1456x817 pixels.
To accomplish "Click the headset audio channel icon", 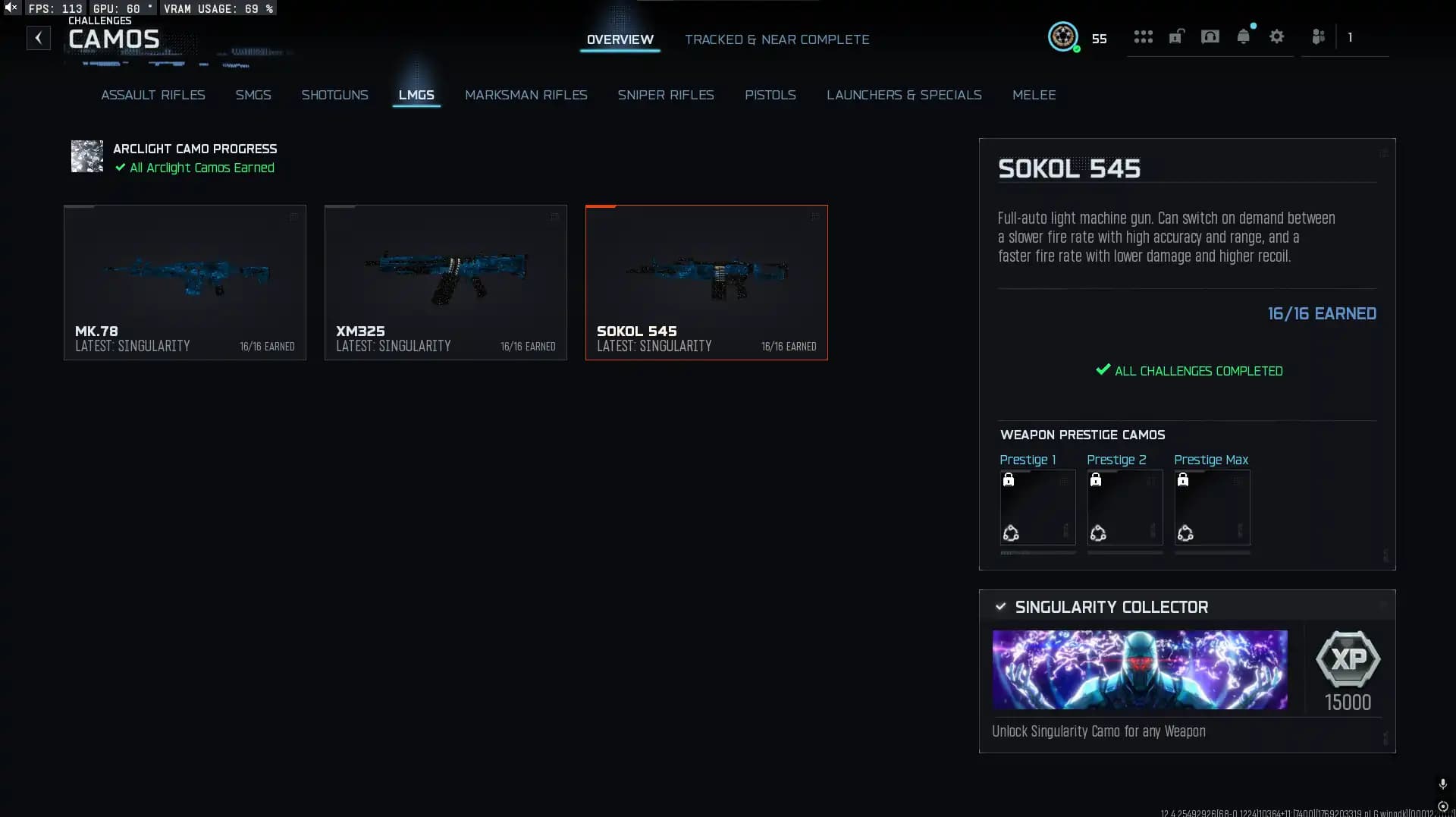I will pyautogui.click(x=1210, y=36).
